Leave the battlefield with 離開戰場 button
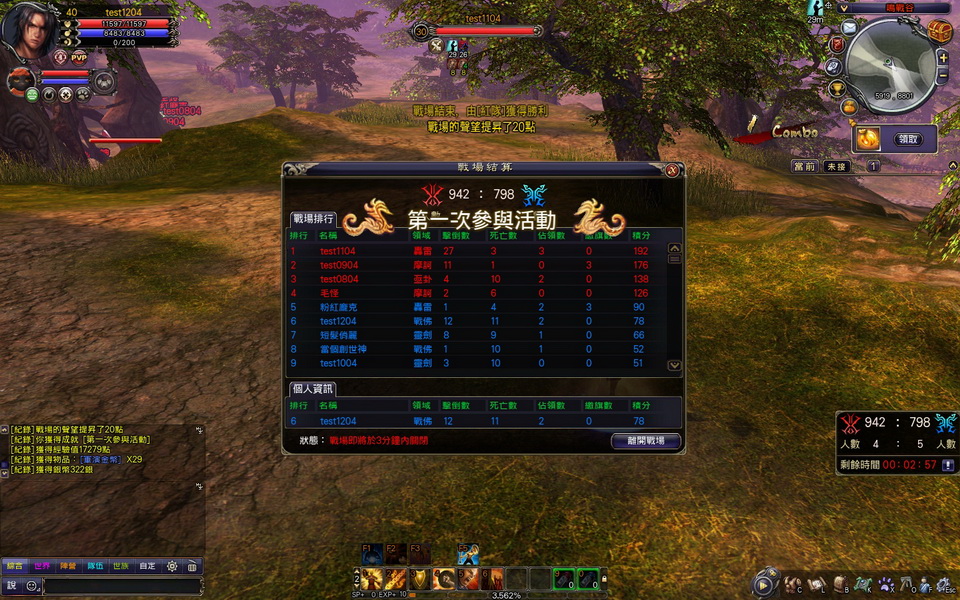960x600 pixels. [x=645, y=441]
